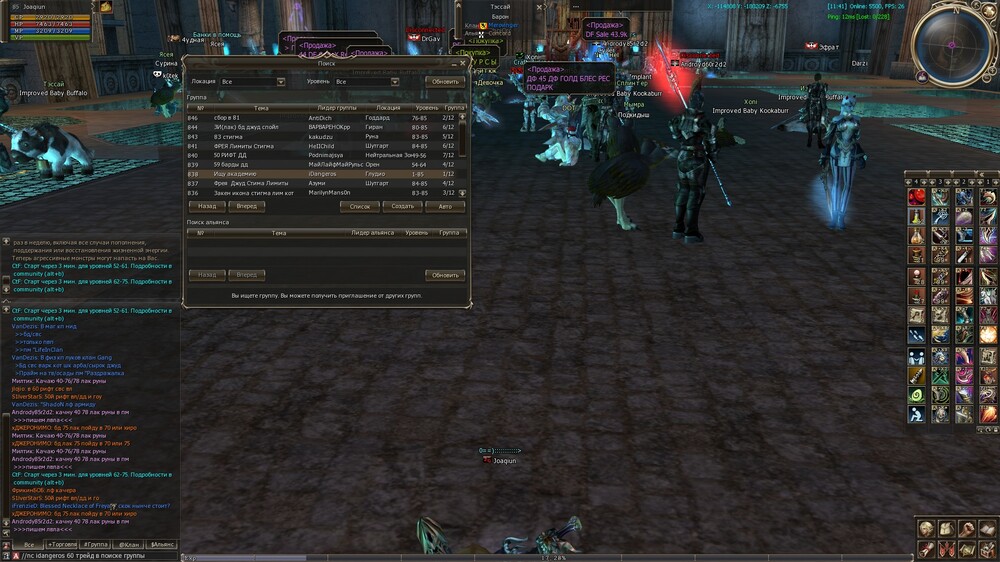The height and width of the screenshot is (562, 1000).
Task: Close the party search window
Action: click(x=464, y=63)
